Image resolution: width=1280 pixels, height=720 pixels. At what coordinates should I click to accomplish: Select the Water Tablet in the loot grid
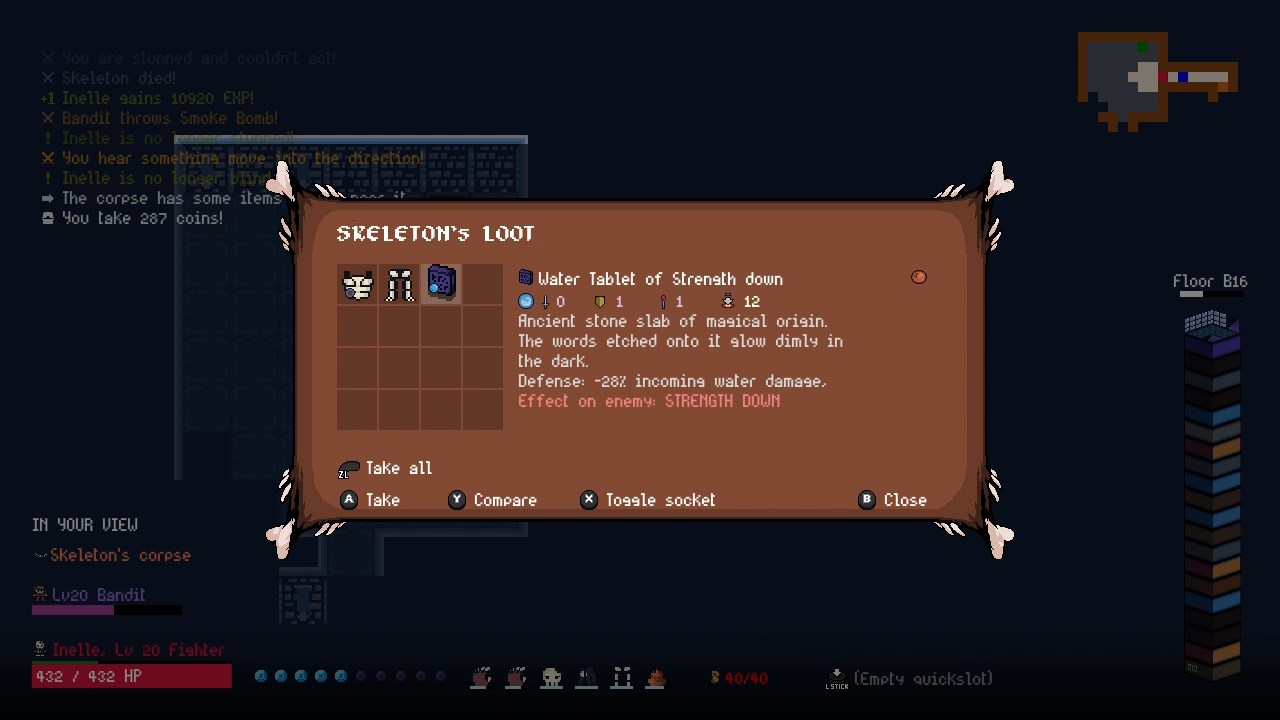click(x=441, y=284)
